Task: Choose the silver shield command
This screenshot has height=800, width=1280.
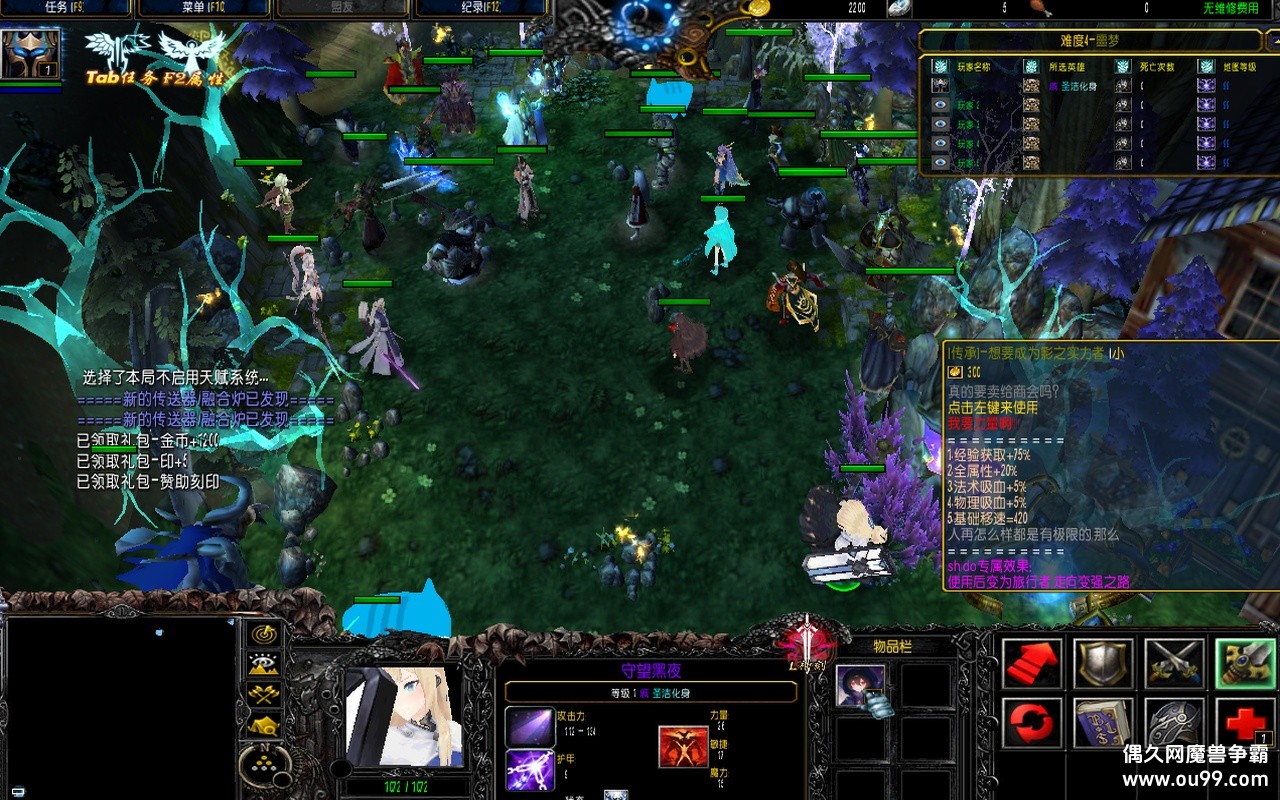Action: [x=1103, y=663]
